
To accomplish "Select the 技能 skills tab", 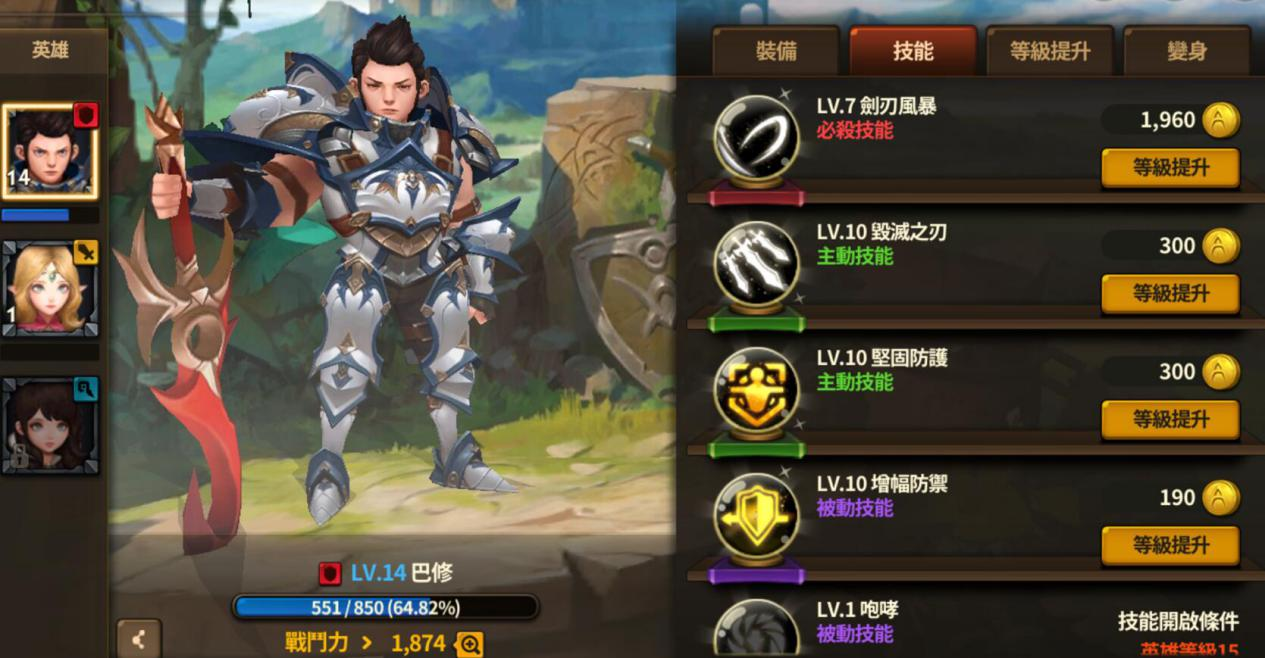I will [912, 51].
